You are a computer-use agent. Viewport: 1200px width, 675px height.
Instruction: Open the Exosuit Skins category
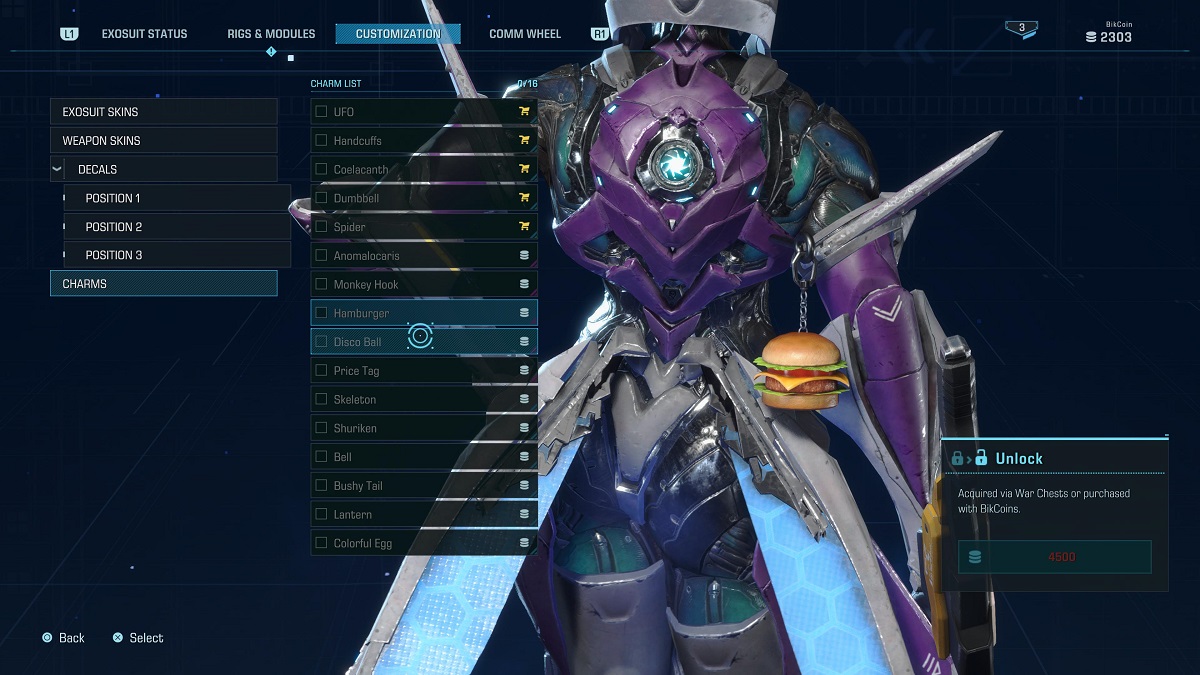pyautogui.click(x=163, y=112)
